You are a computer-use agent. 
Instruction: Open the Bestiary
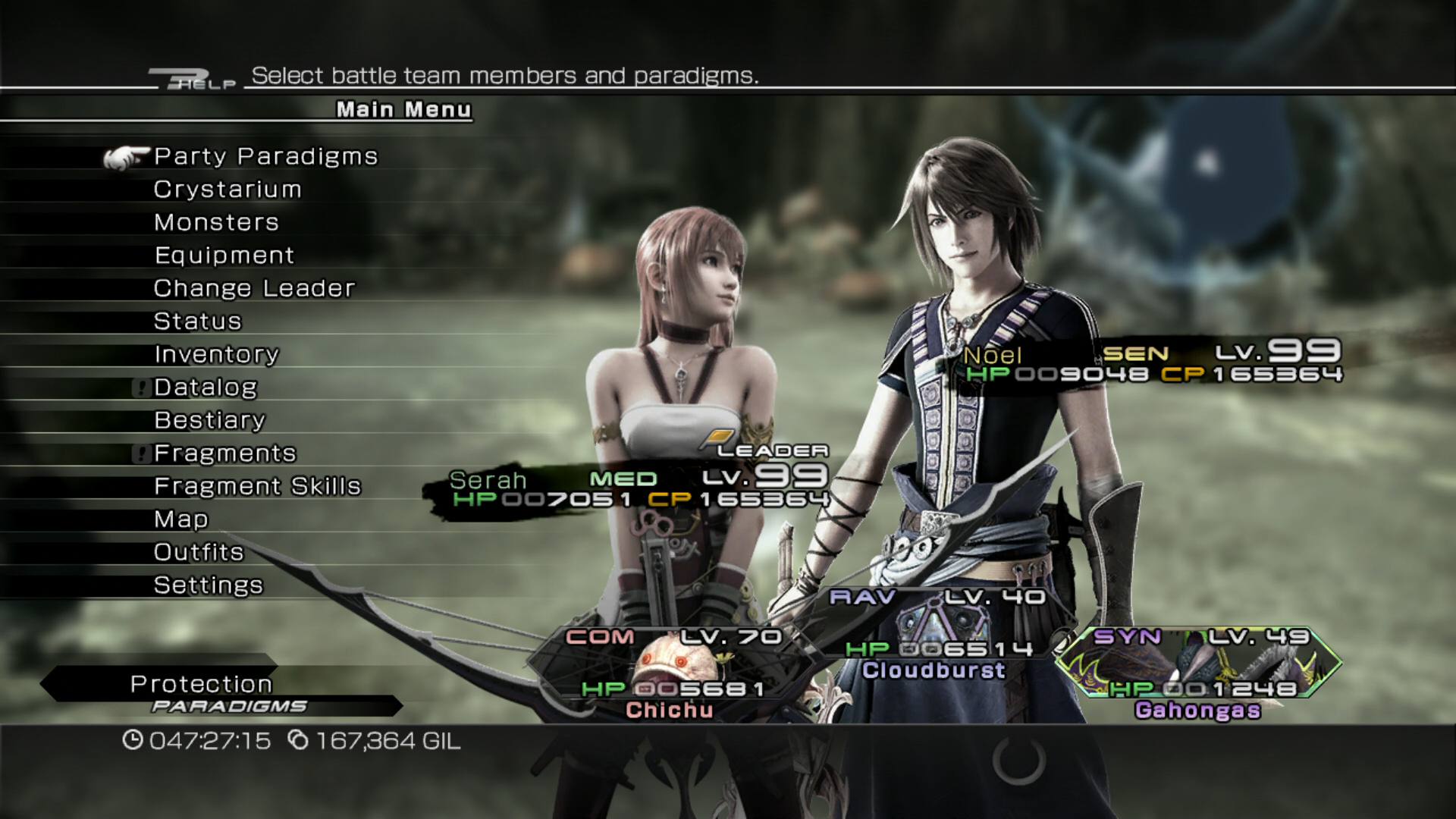click(x=210, y=421)
